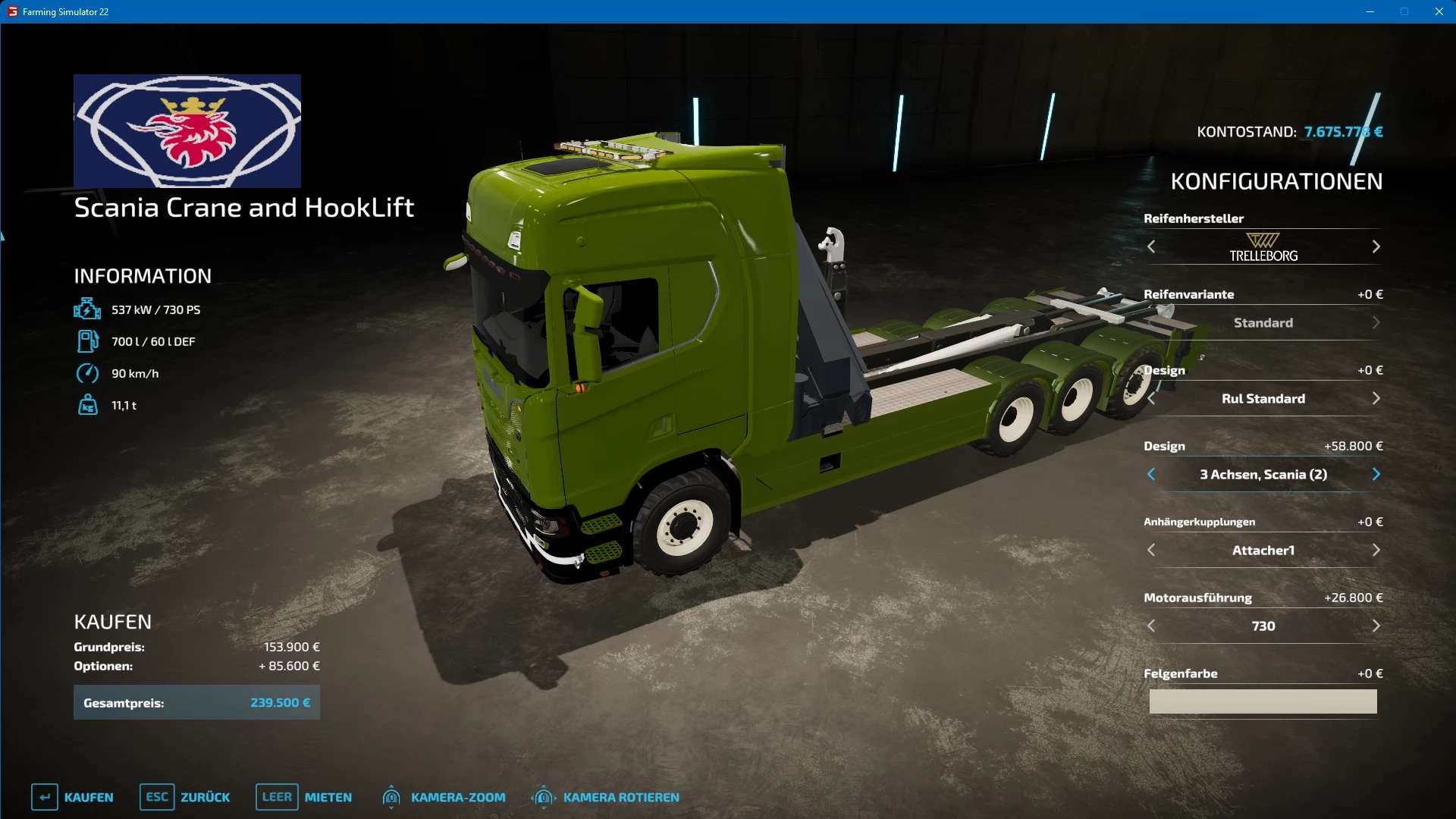1456x819 pixels.
Task: Select previous tire manufacturer before Trelleborg
Action: [1151, 247]
